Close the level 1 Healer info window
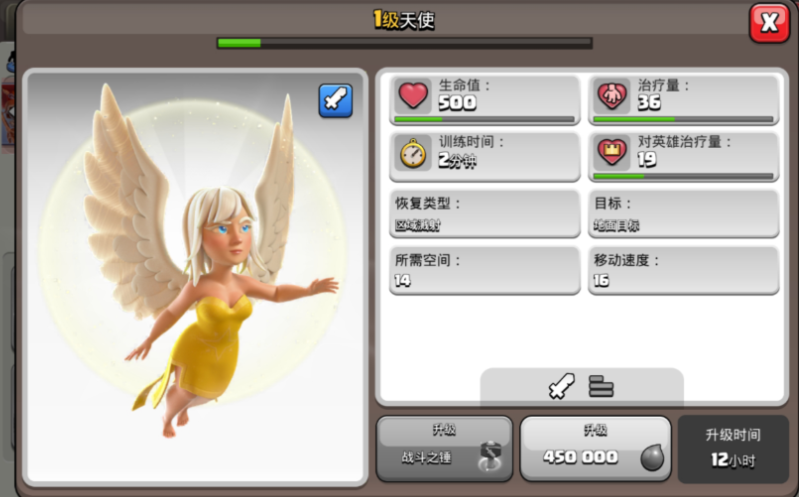 pyautogui.click(x=769, y=23)
